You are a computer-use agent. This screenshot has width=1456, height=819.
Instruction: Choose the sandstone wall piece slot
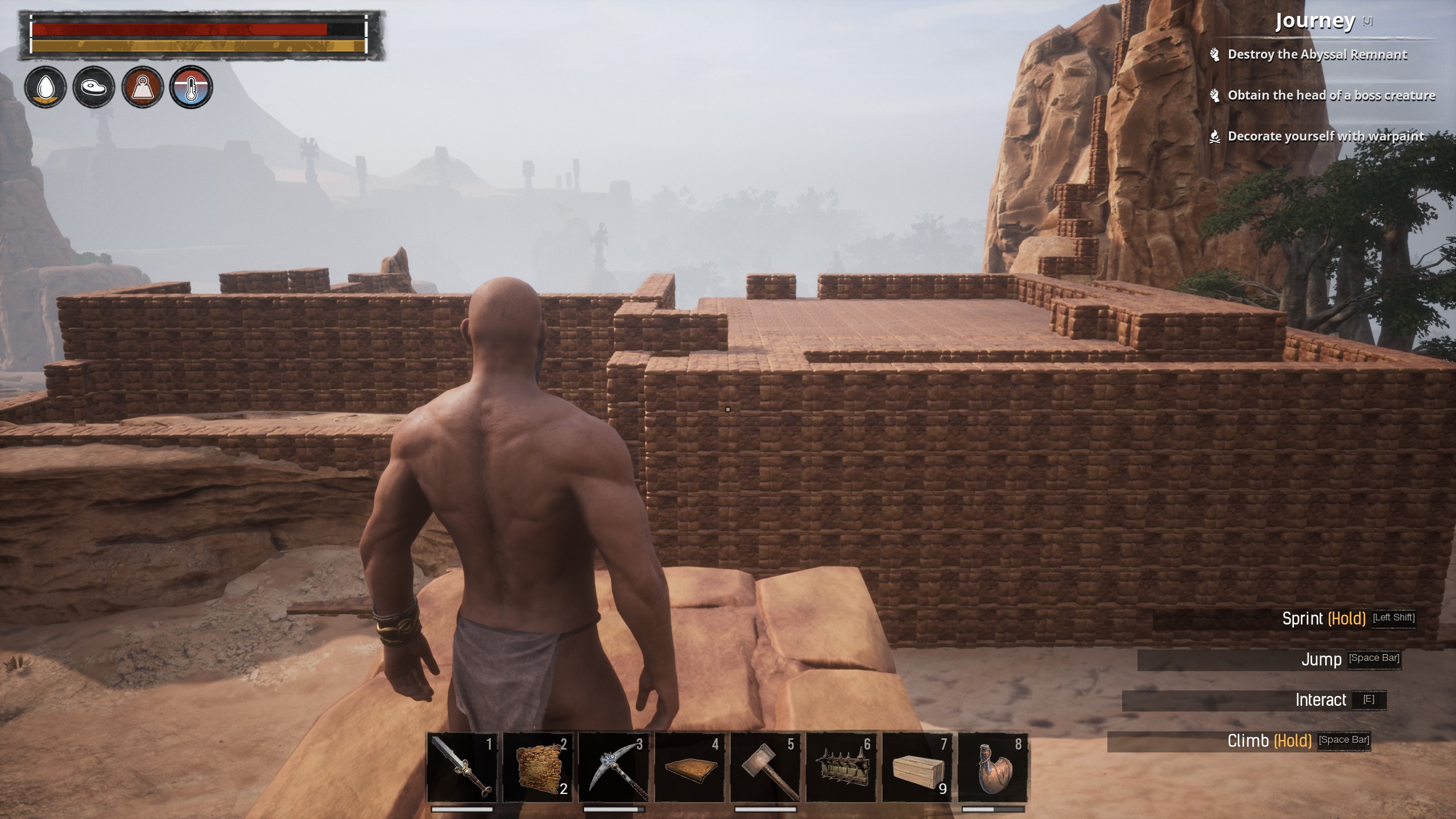click(x=538, y=767)
